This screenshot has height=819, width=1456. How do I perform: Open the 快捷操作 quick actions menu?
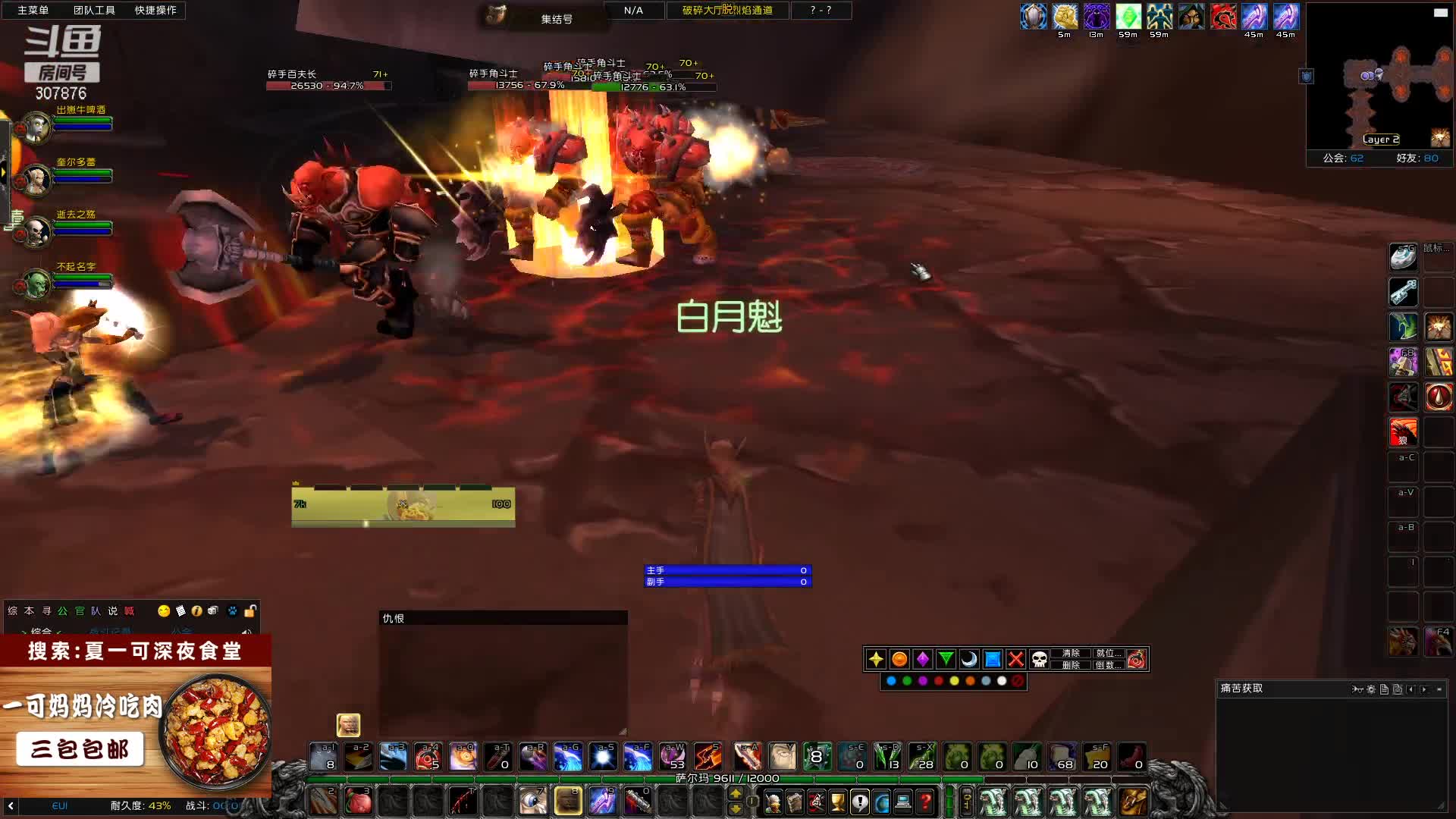click(155, 10)
